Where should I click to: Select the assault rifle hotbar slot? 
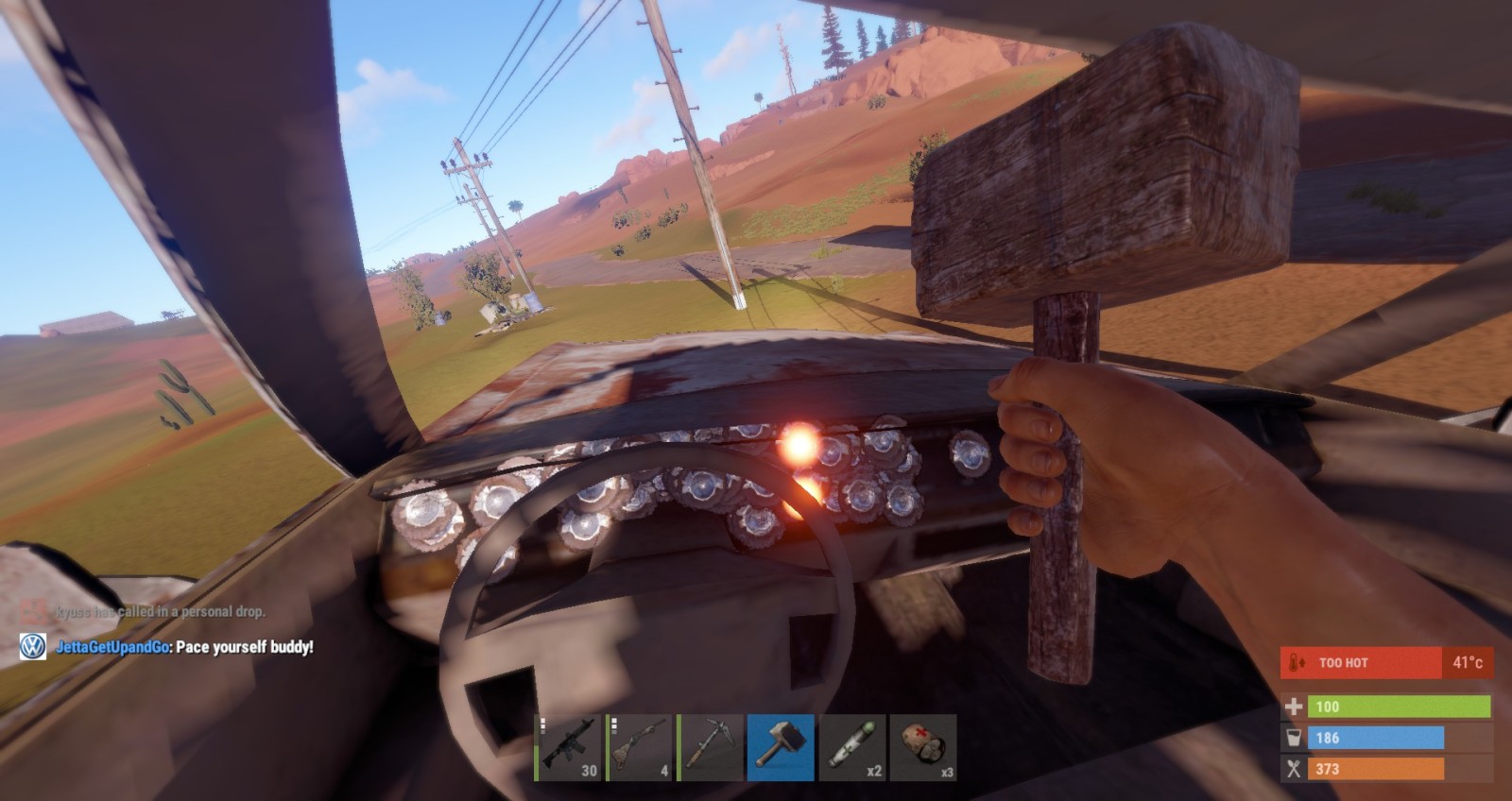[x=569, y=747]
